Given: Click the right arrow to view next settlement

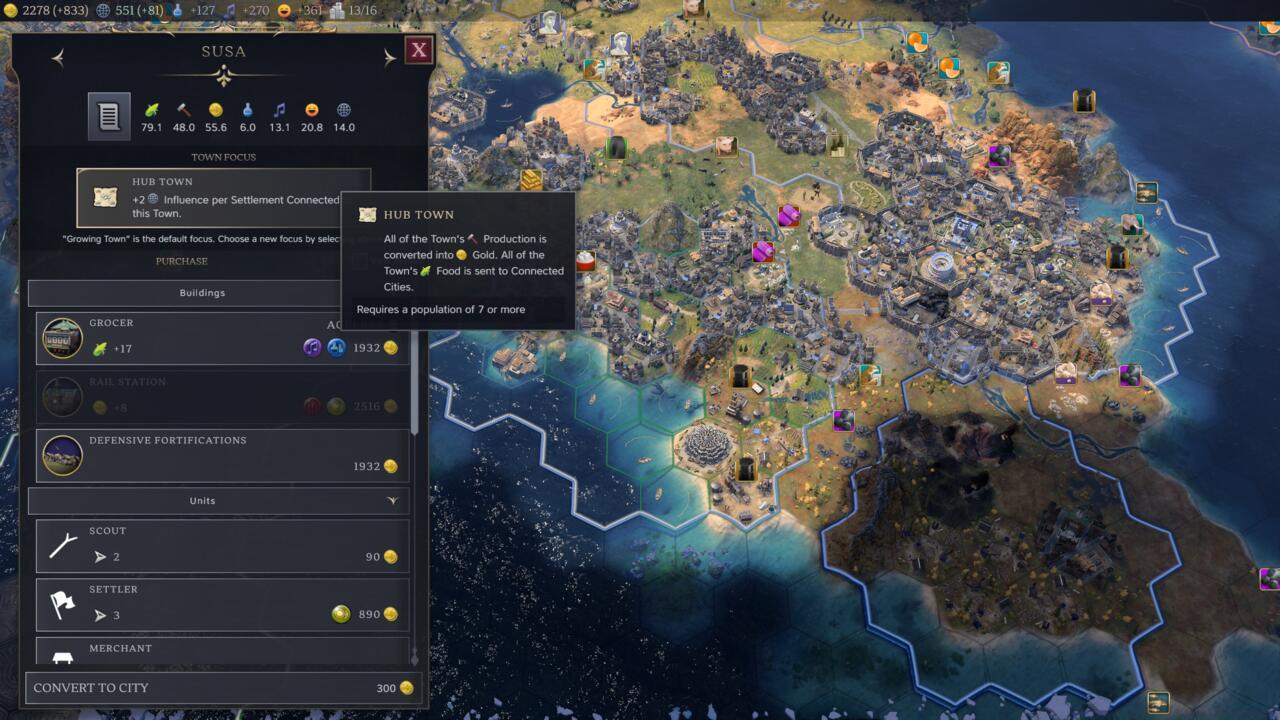Looking at the screenshot, I should pyautogui.click(x=388, y=56).
